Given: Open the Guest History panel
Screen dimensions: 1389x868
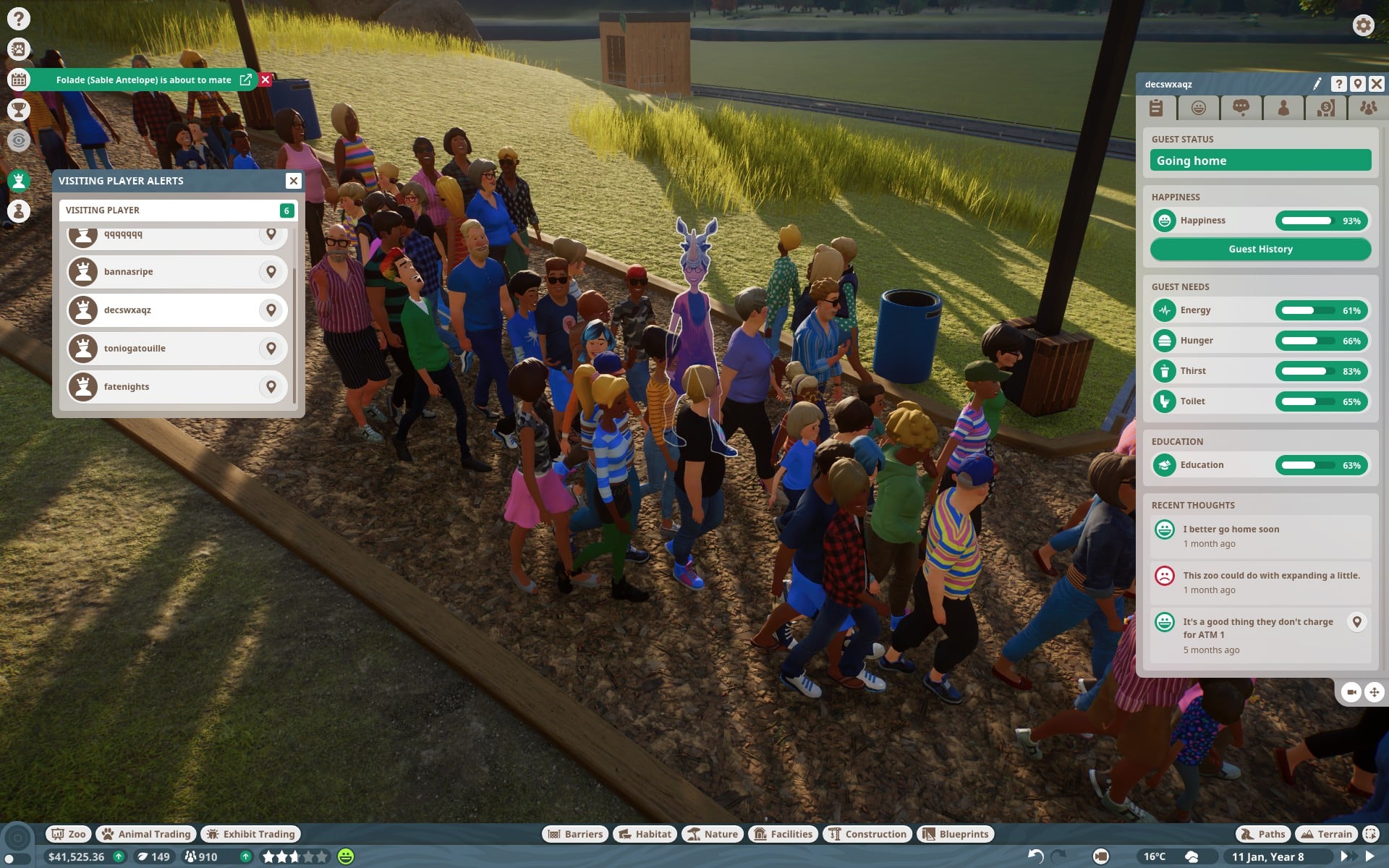Looking at the screenshot, I should point(1260,249).
